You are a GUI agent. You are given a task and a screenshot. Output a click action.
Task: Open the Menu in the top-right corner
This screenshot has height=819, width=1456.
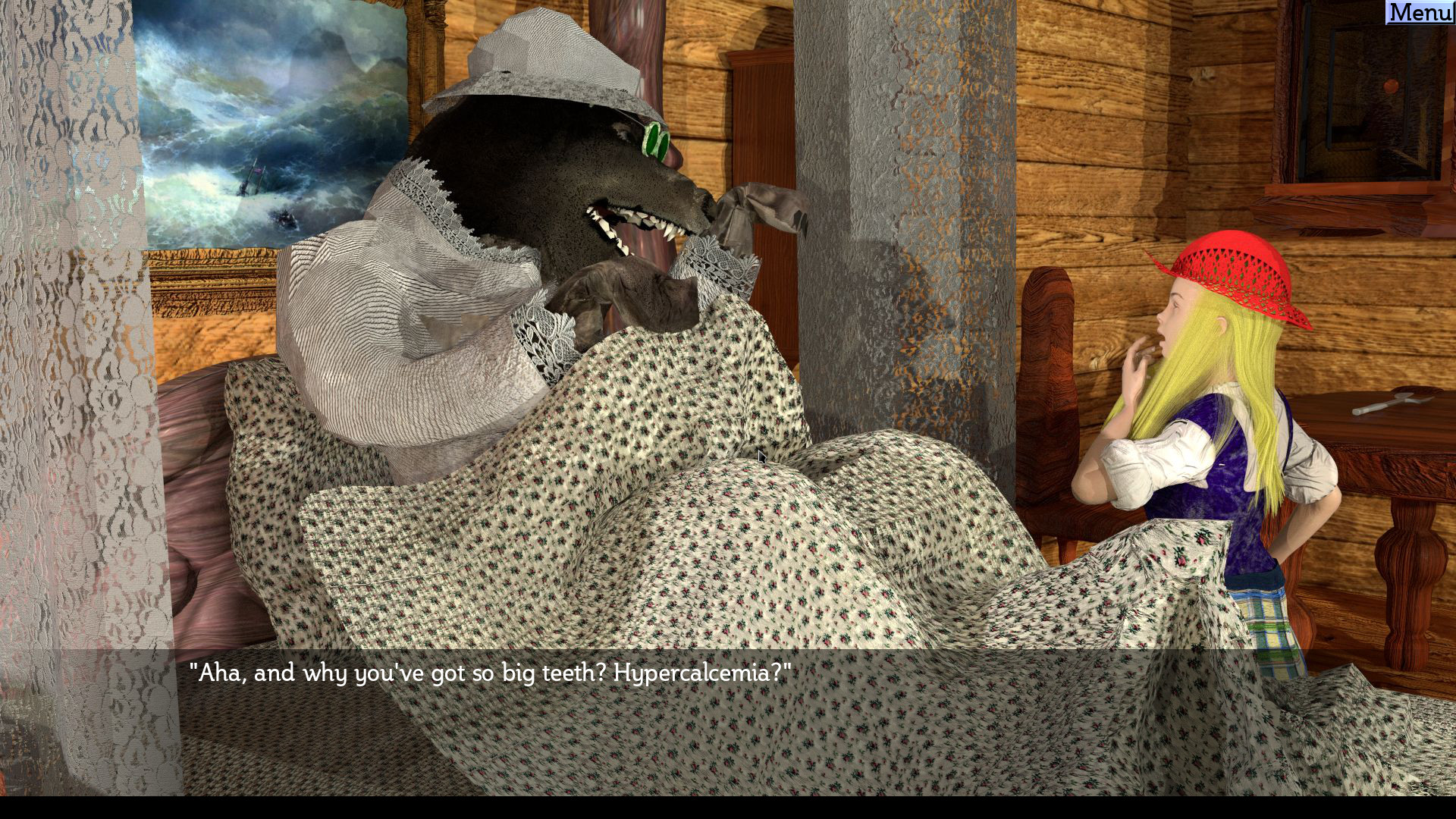click(x=1423, y=11)
